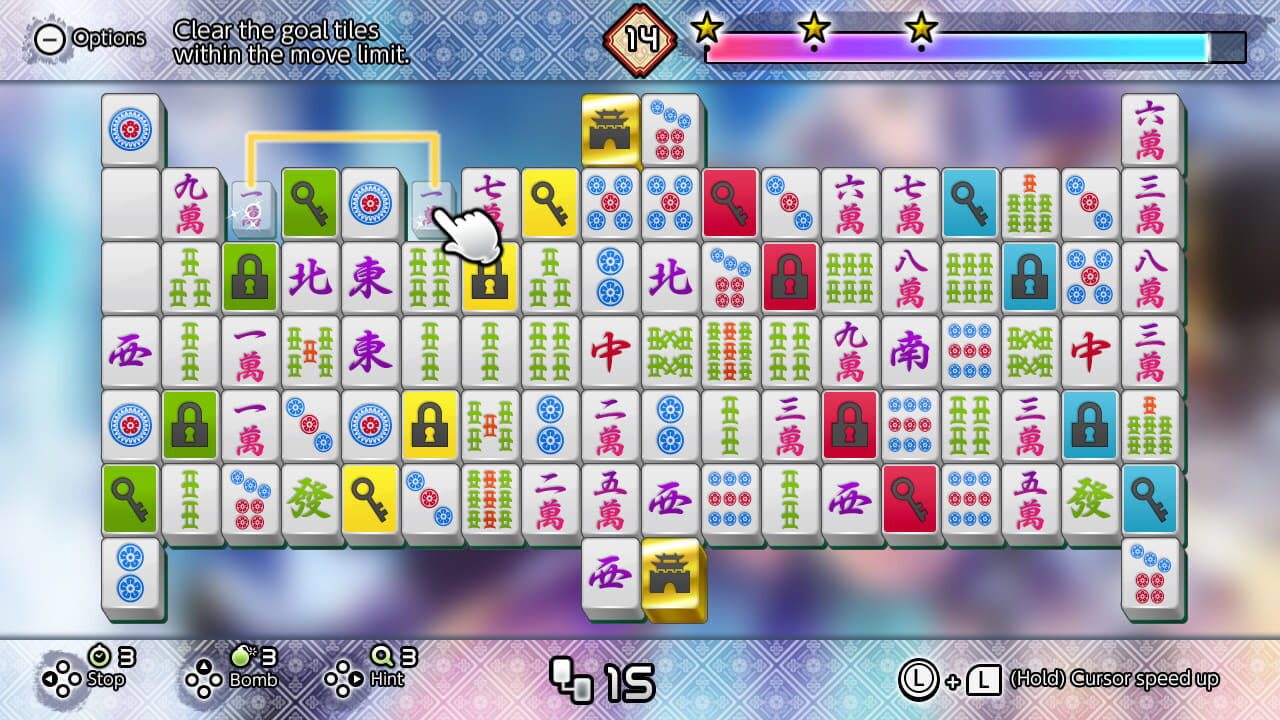Click the green padlock tile
Viewport: 1280px width, 720px height.
(249, 278)
